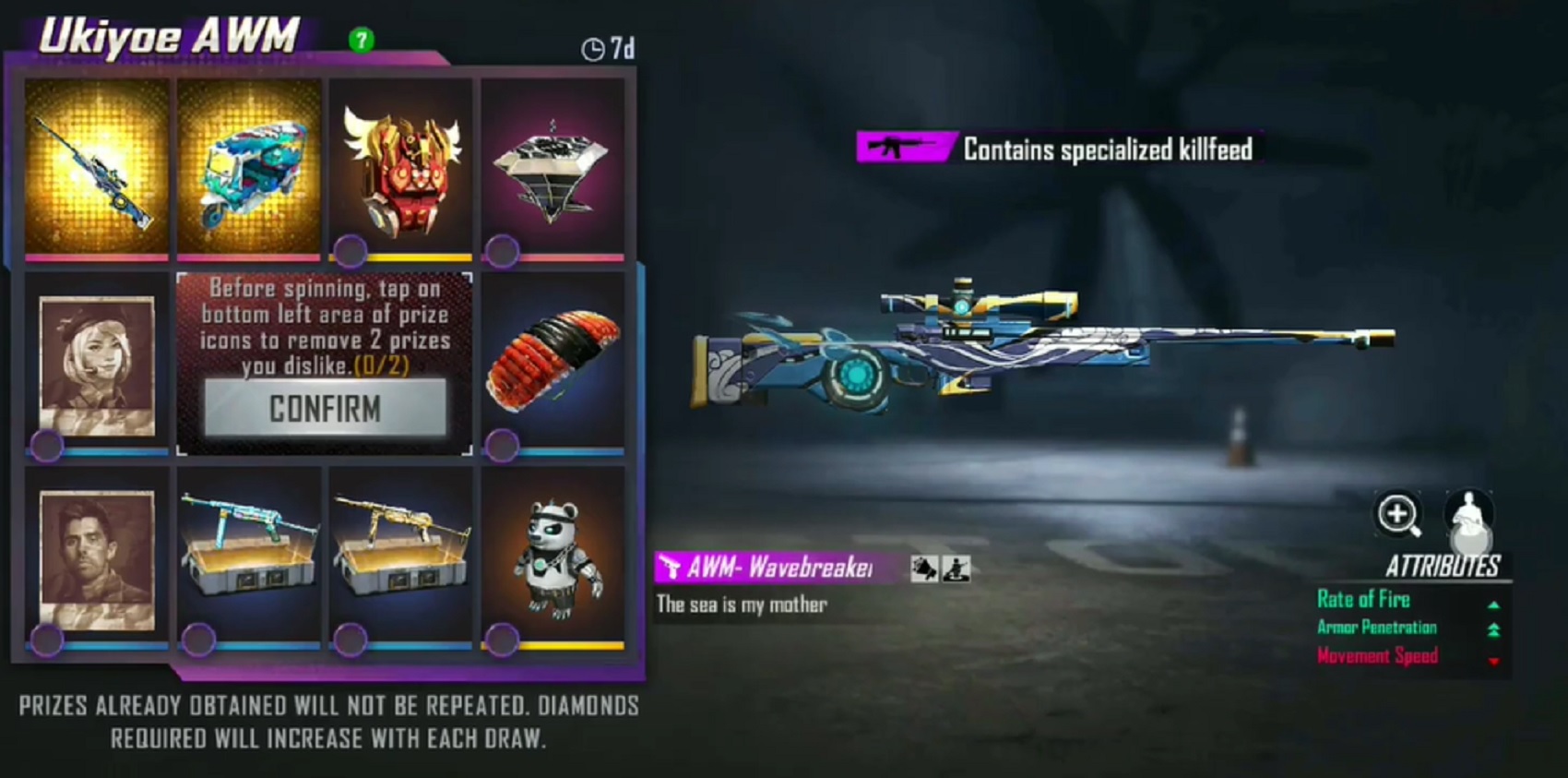Expand Armor Penetration double-arrow indicator
Viewport: 1568px width, 778px height.
pyautogui.click(x=1492, y=628)
